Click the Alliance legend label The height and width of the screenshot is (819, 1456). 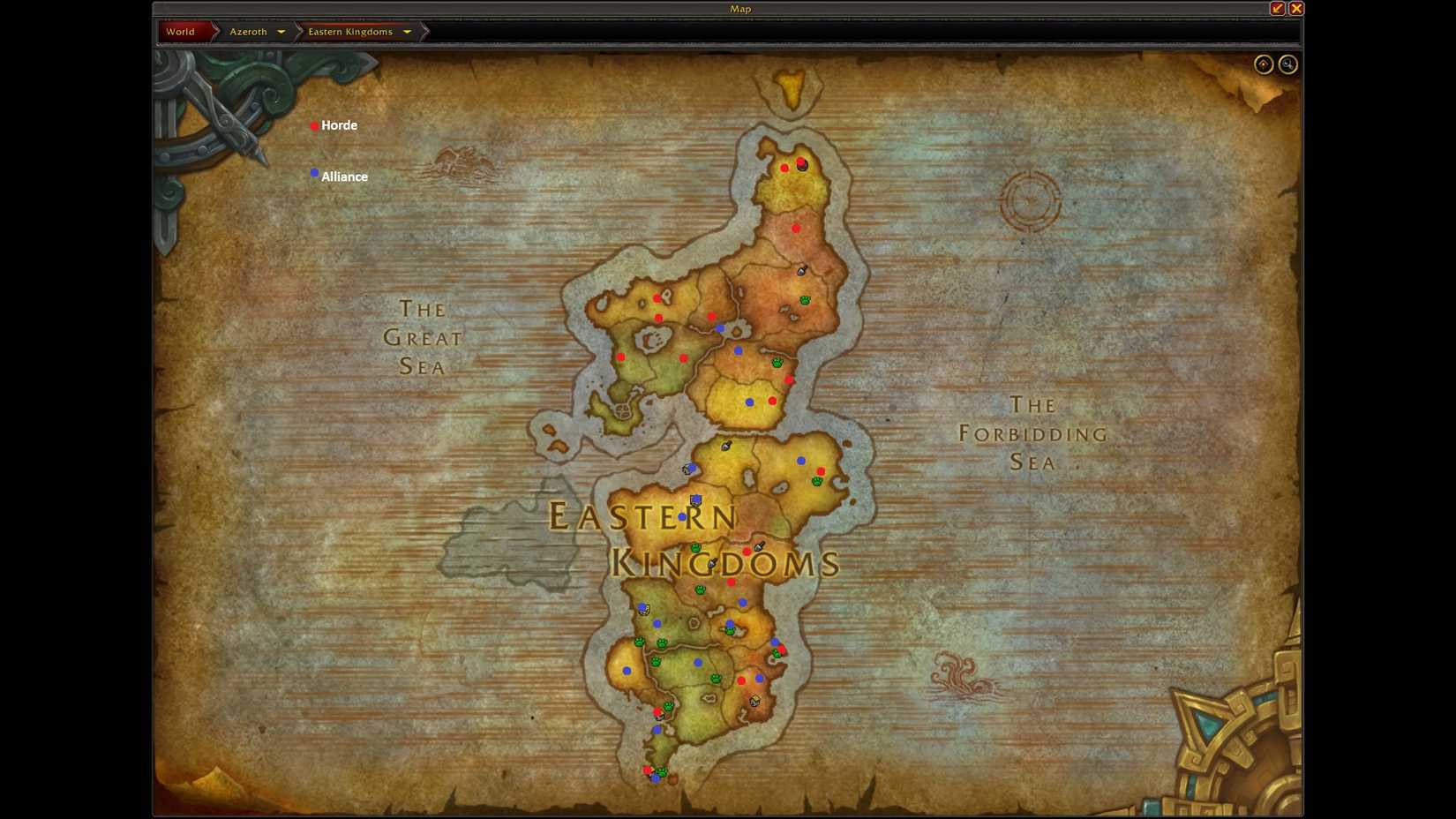[345, 177]
